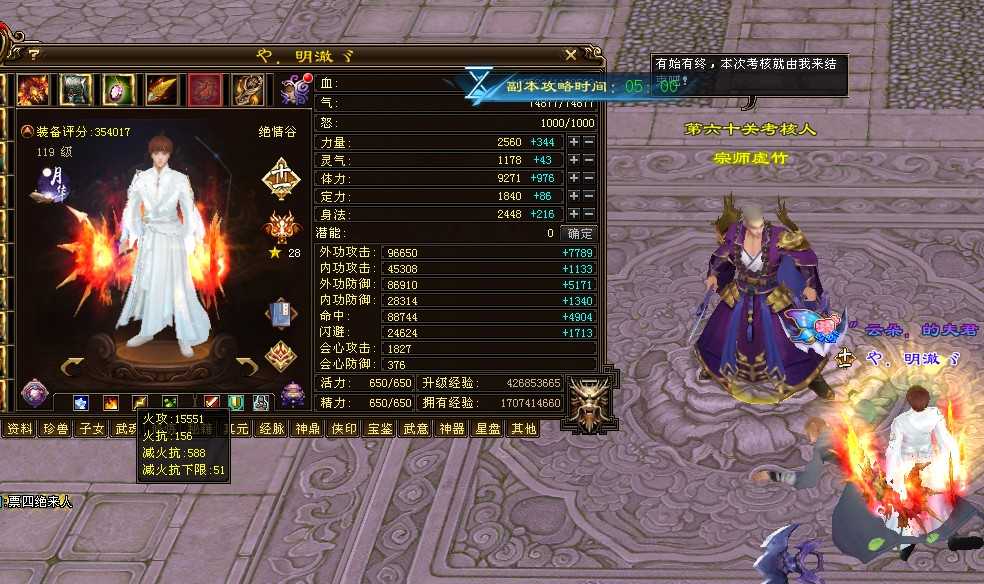984x584 pixels.
Task: Switch to the 武意 tab
Action: pyautogui.click(x=415, y=429)
